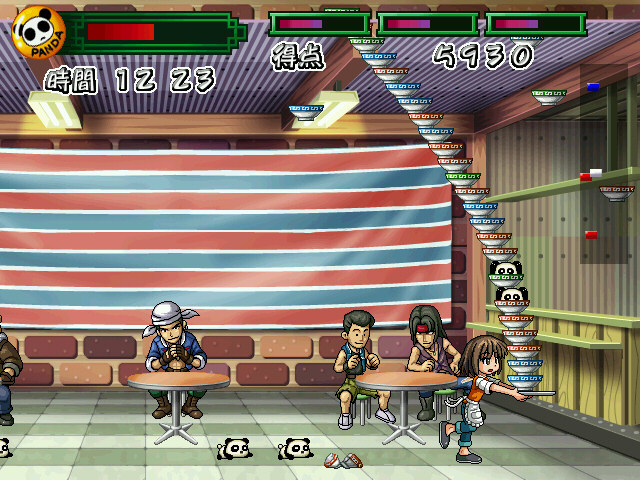Select the translucent minimap panel
This screenshot has height=480, width=640.
605,165
